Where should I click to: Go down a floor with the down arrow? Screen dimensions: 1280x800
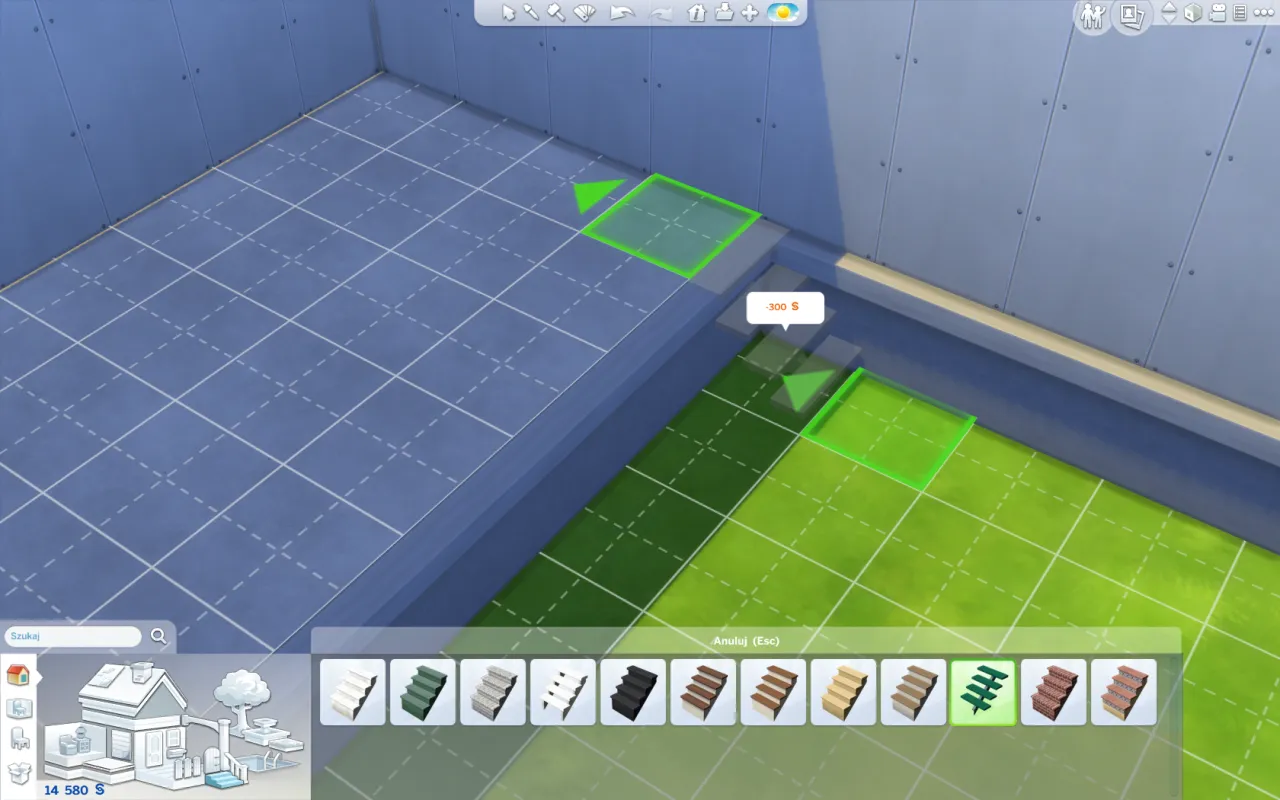(1168, 23)
